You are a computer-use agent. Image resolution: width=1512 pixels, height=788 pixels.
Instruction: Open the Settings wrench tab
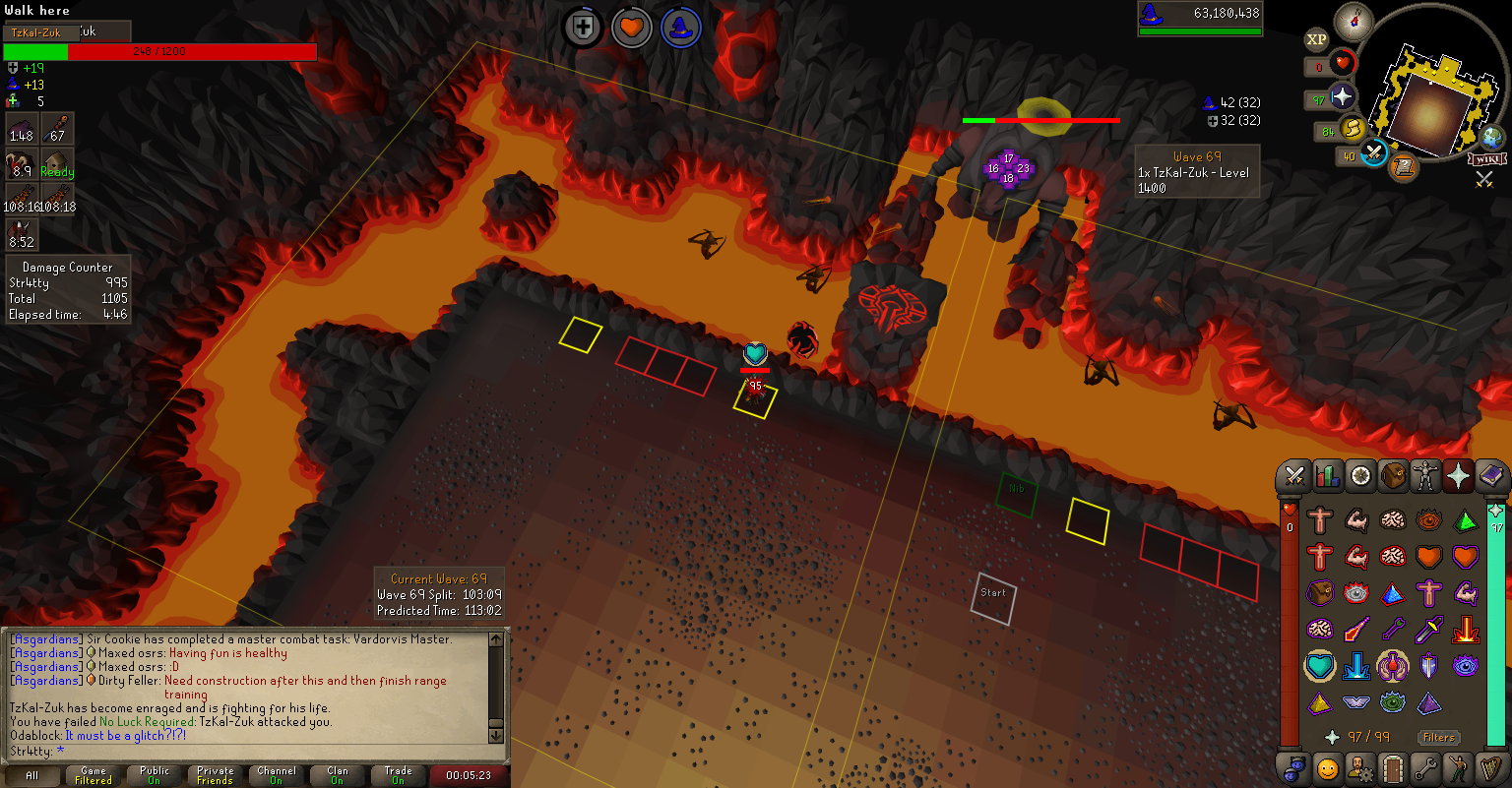1425,767
